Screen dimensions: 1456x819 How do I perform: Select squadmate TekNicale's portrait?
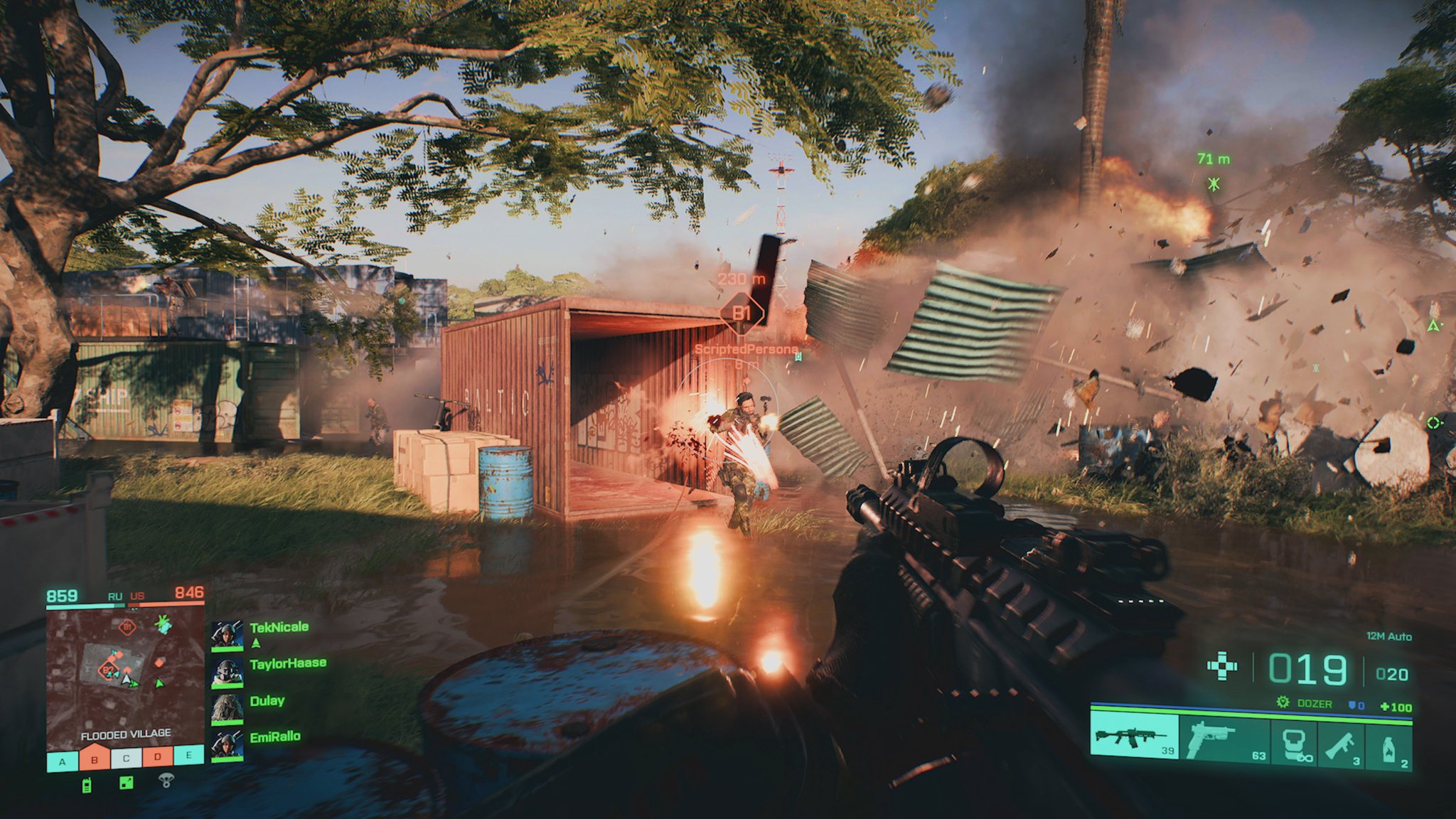(227, 635)
